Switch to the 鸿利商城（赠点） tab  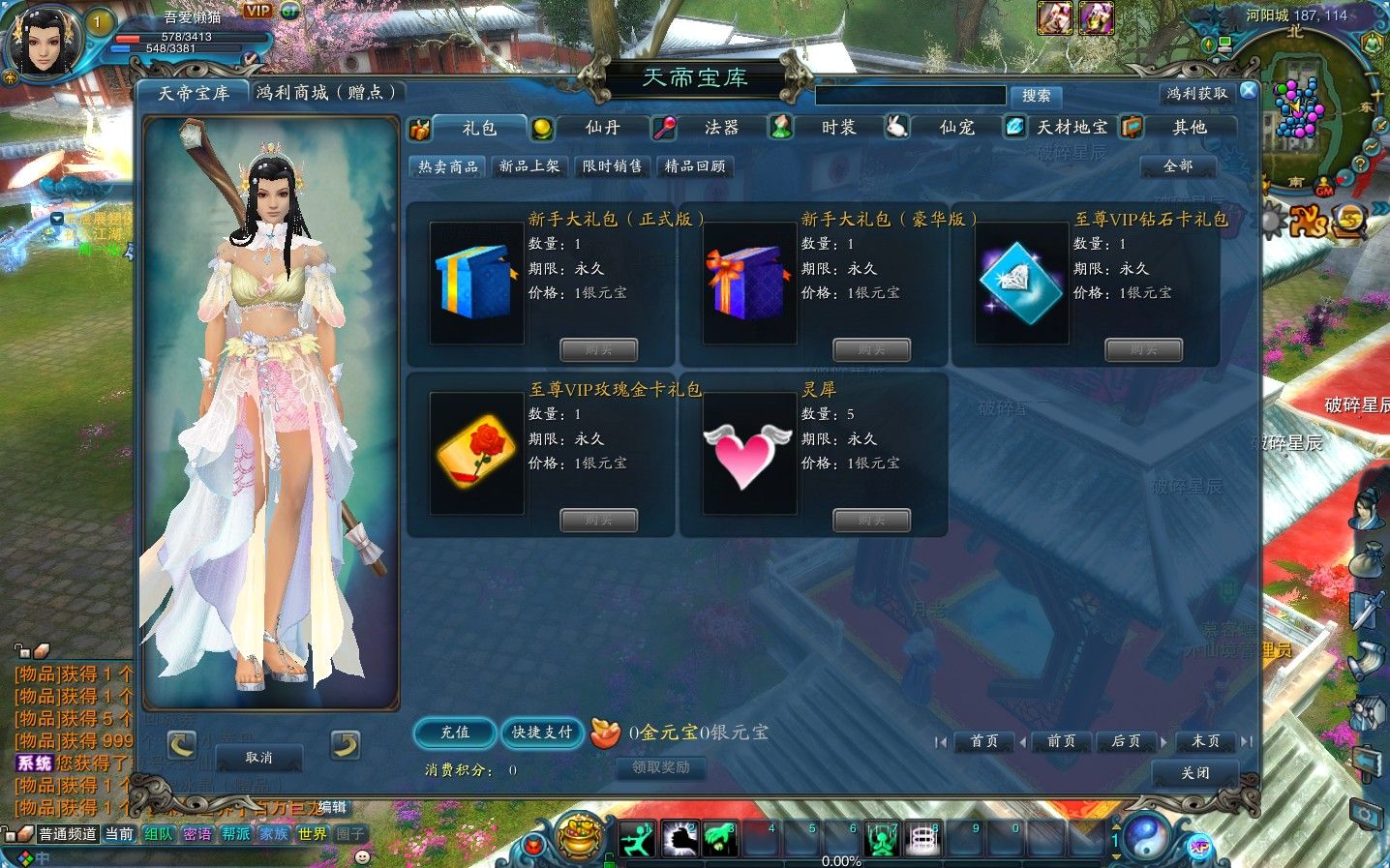click(325, 92)
